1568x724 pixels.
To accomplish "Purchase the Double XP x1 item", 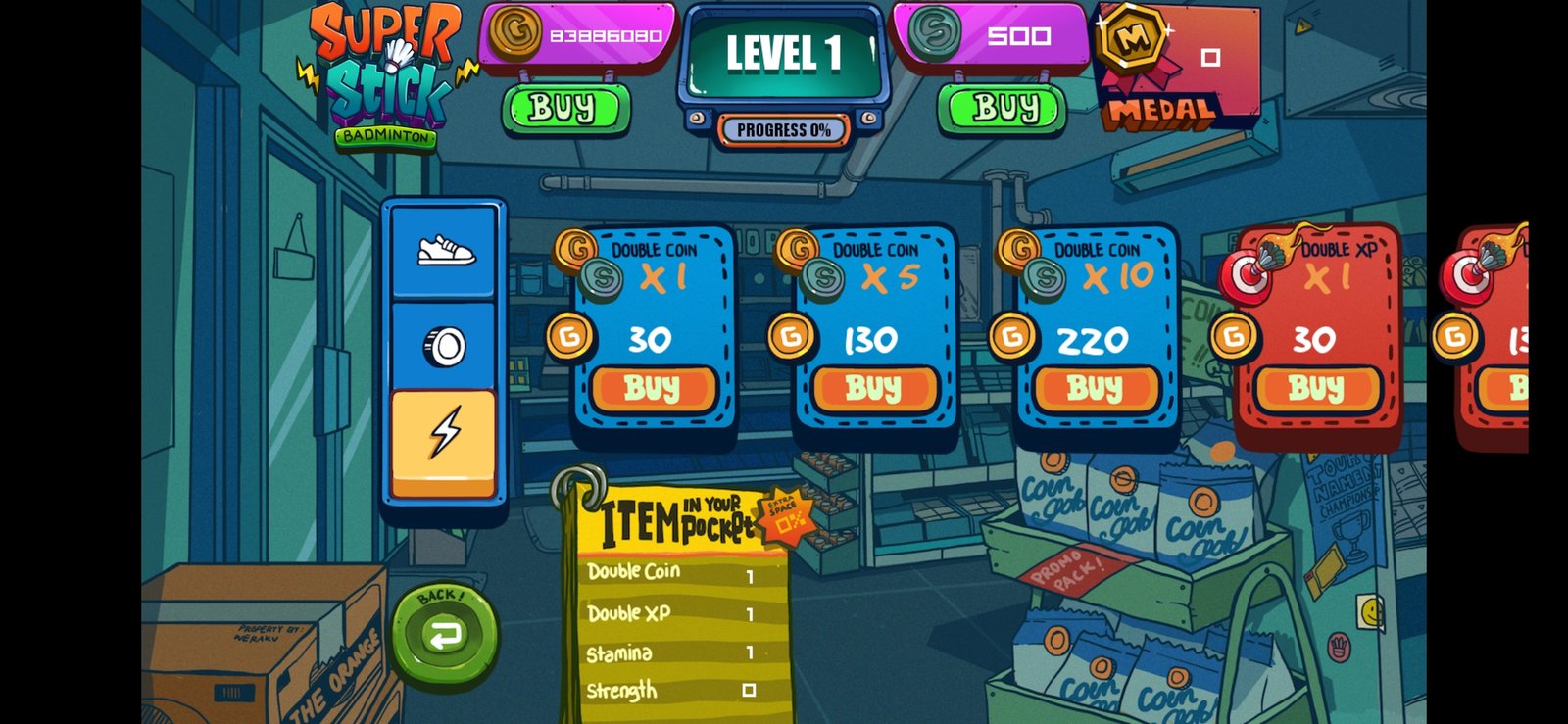I will [1316, 389].
